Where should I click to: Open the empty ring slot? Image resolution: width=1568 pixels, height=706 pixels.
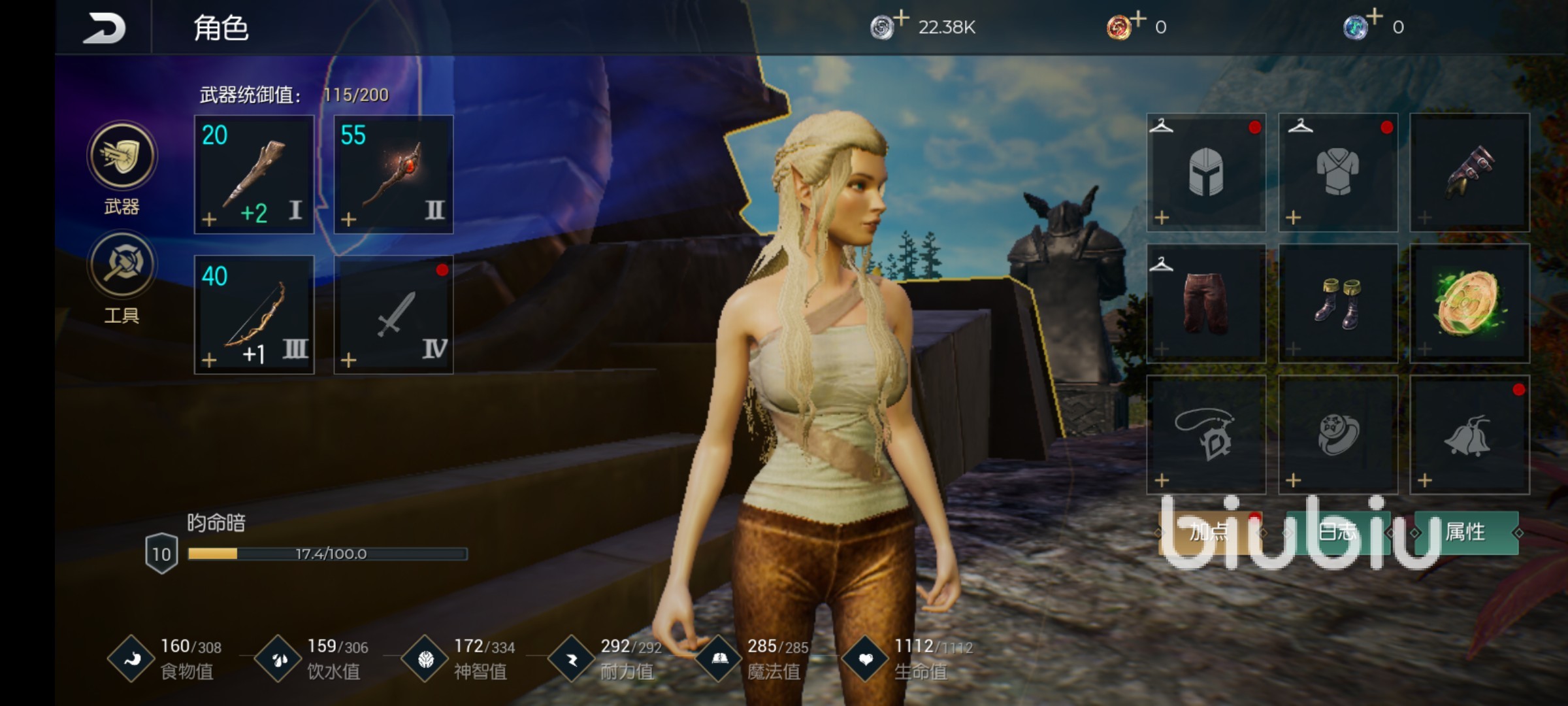coord(1338,435)
